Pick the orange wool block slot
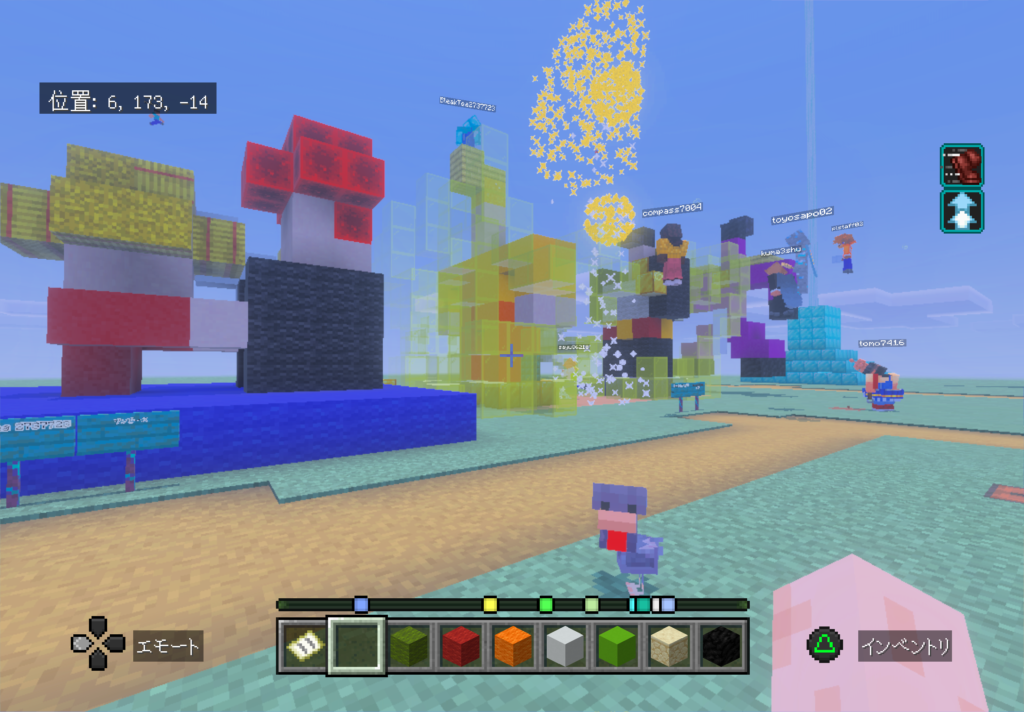Image resolution: width=1024 pixels, height=712 pixels. (x=513, y=647)
